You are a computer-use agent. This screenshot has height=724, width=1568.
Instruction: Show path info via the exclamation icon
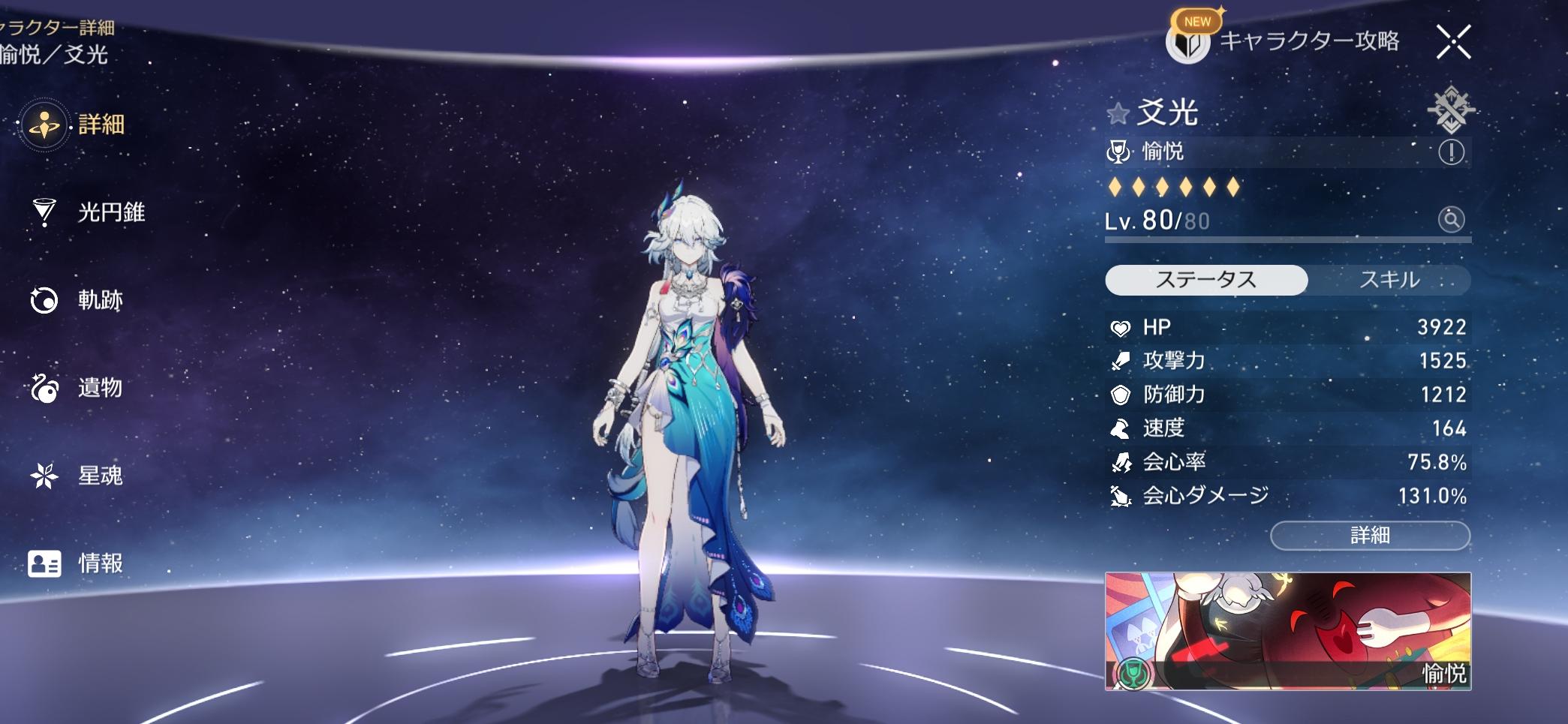click(1451, 152)
